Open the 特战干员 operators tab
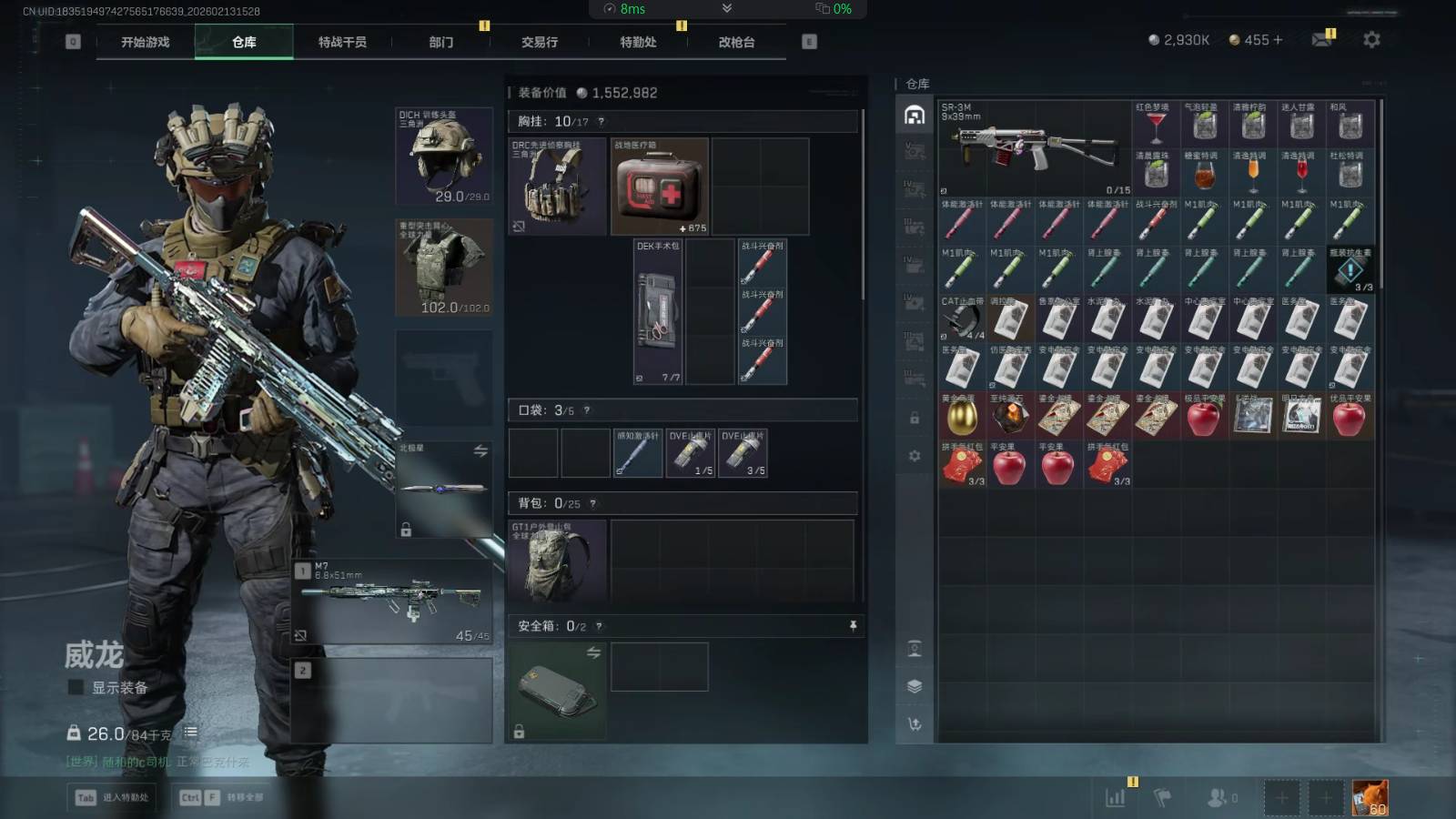Screen dimensions: 1456x819 [342, 42]
